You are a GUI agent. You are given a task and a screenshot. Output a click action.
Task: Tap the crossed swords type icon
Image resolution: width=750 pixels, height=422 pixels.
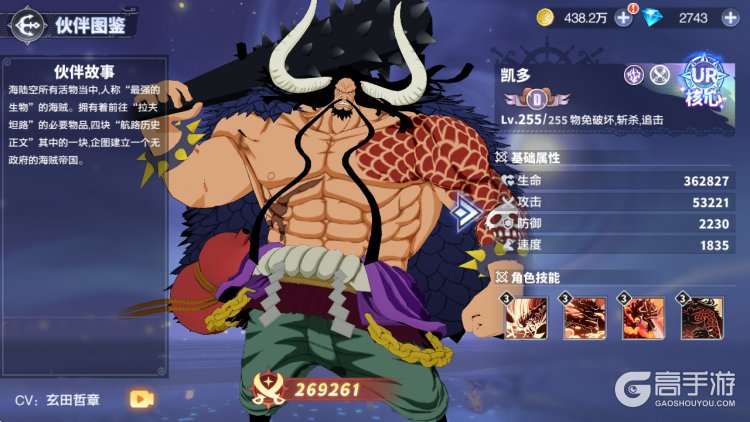coord(659,74)
